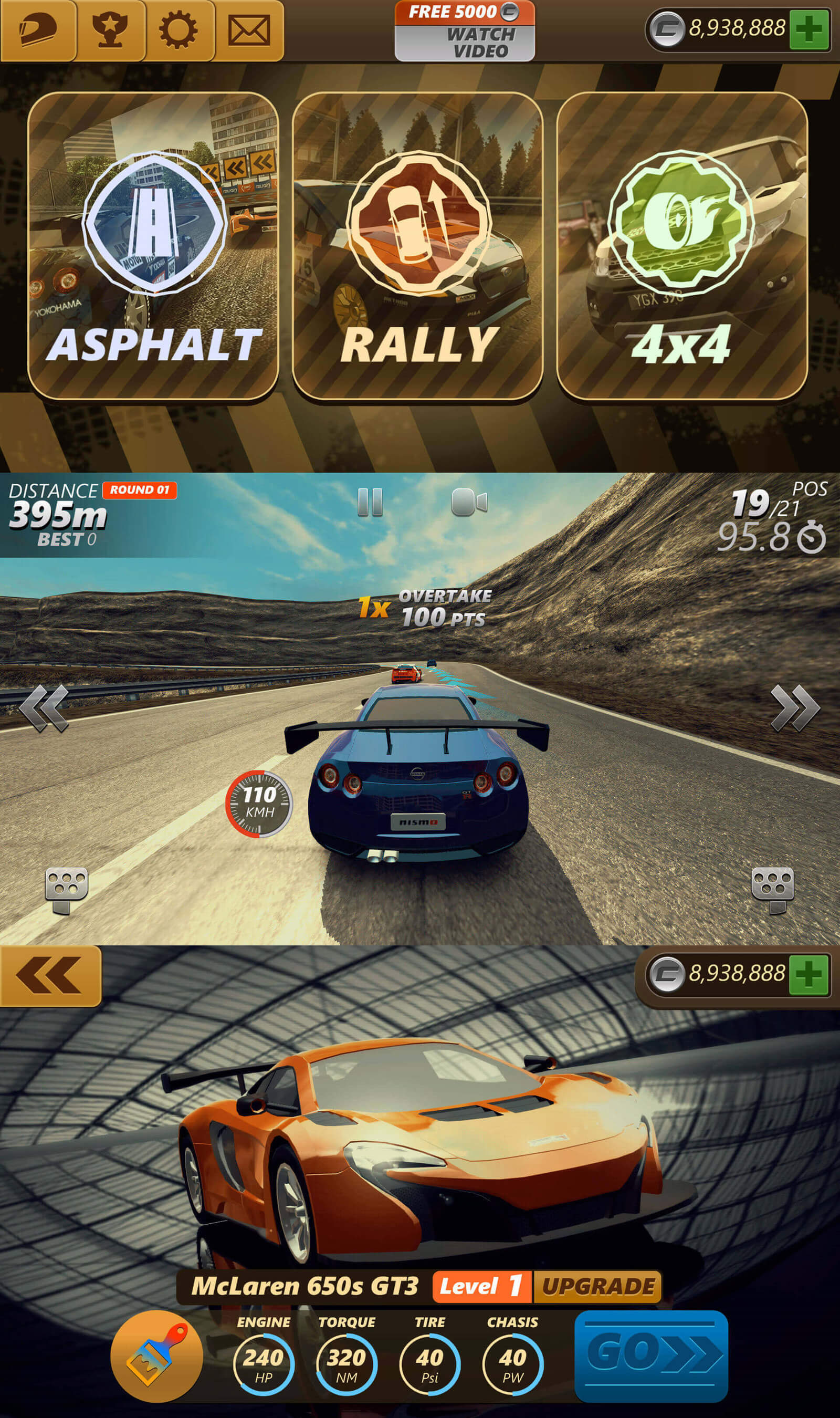Choose the Rally race mode
The width and height of the screenshot is (840, 1418).
[x=418, y=245]
